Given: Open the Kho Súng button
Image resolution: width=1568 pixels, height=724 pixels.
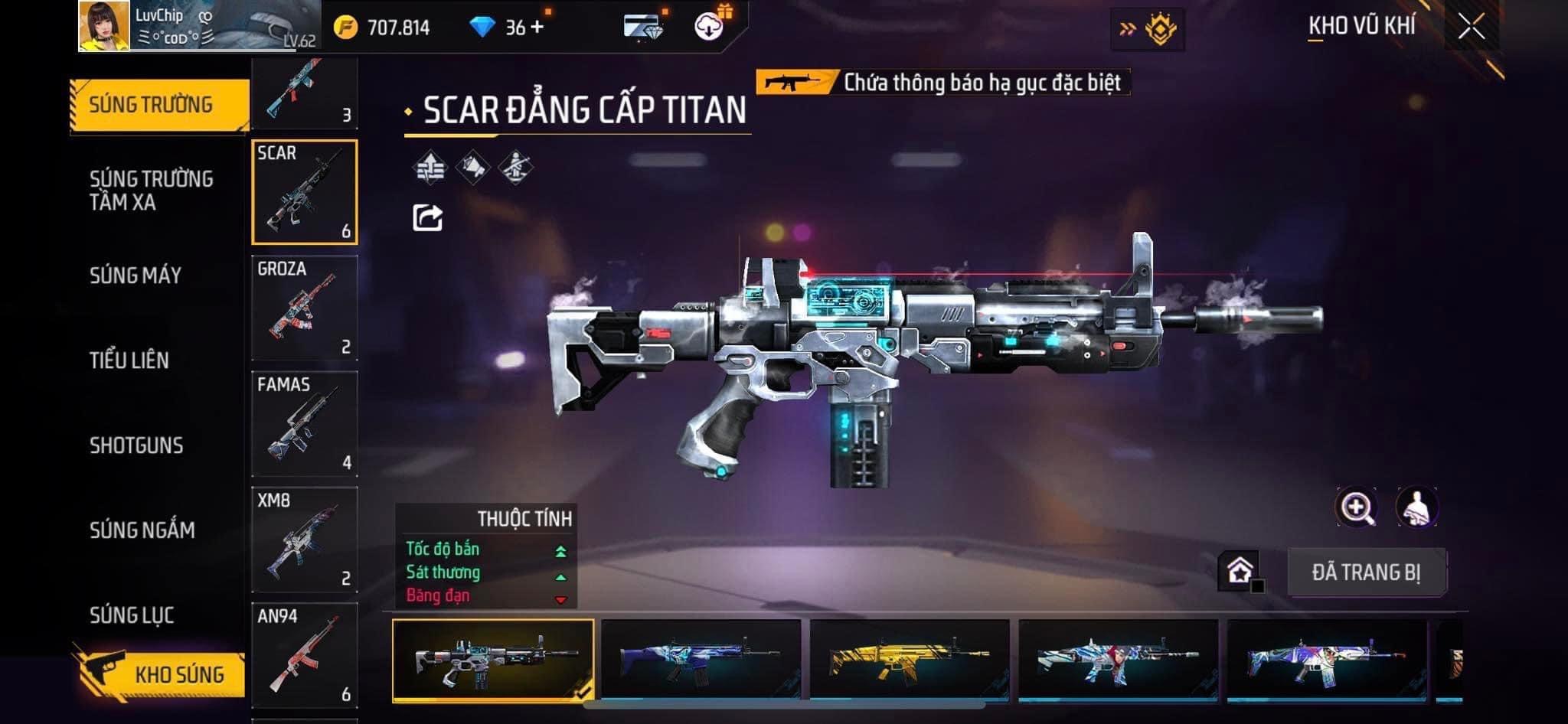Looking at the screenshot, I should (161, 673).
